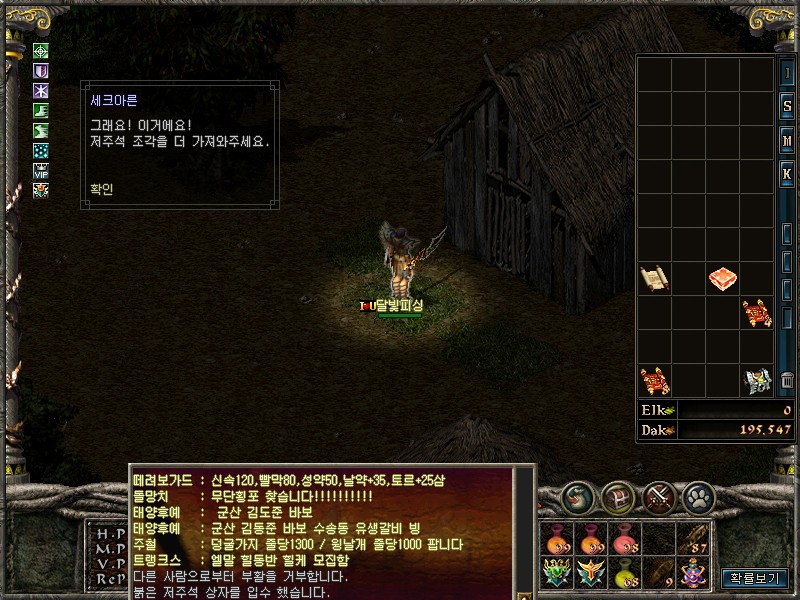Screen dimensions: 800x600
Task: Confirm the dialogue by clicking 확인
Action: click(x=101, y=189)
